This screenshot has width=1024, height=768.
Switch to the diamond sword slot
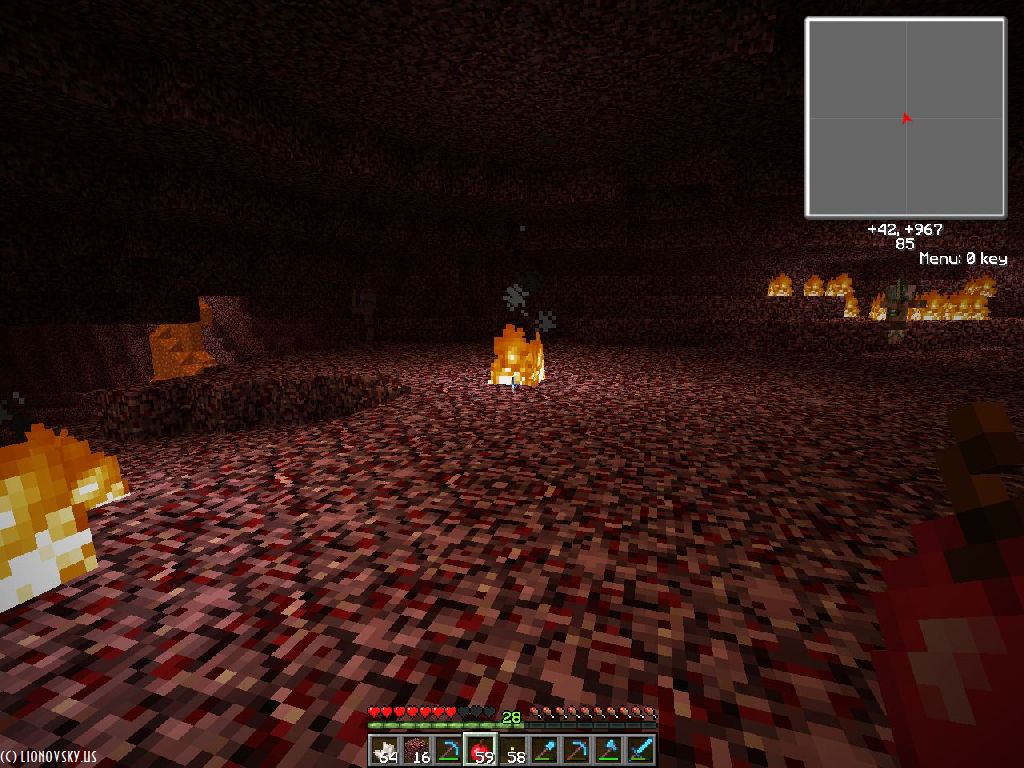(x=640, y=749)
